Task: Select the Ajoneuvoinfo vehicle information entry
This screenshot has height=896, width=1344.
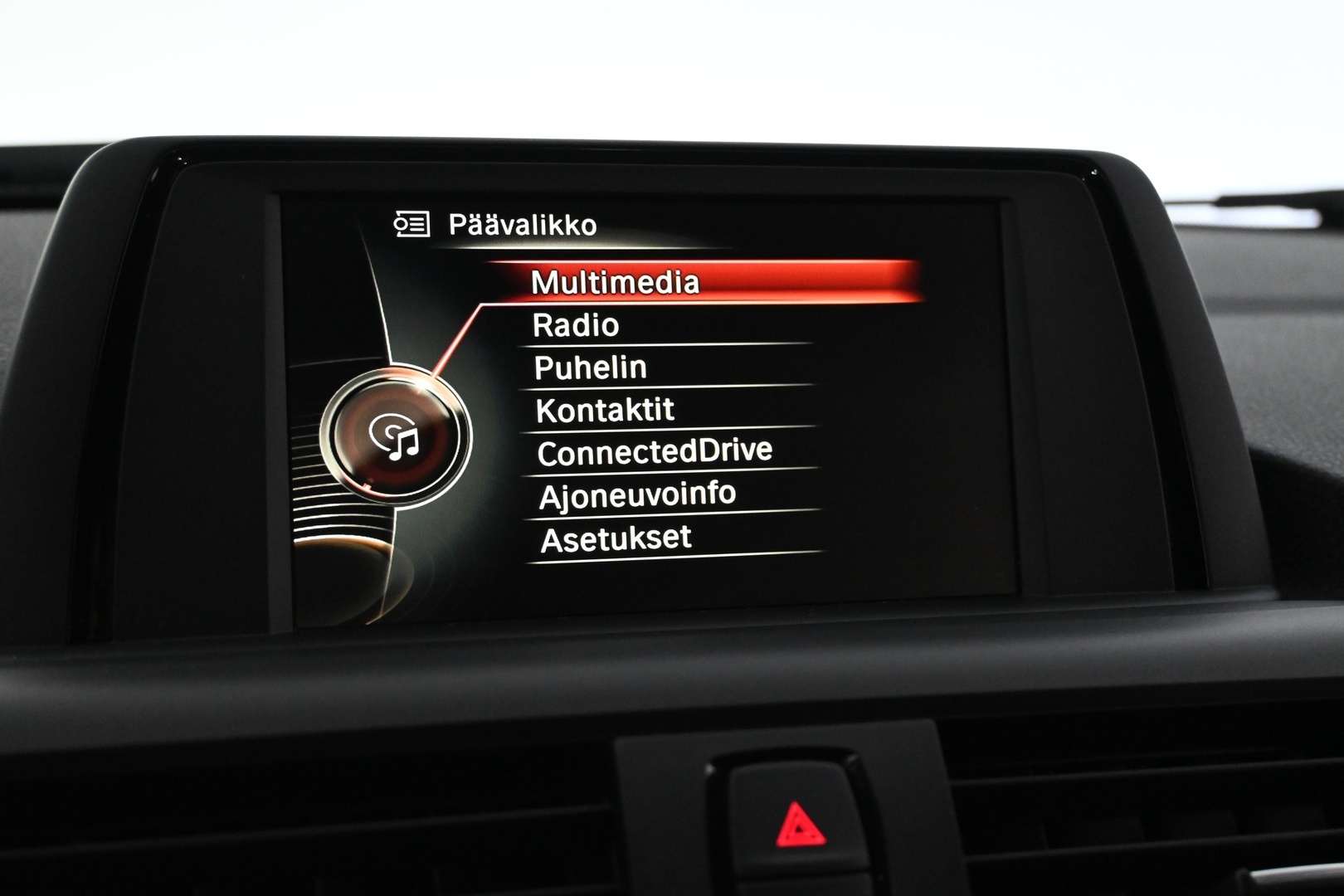Action: click(637, 493)
